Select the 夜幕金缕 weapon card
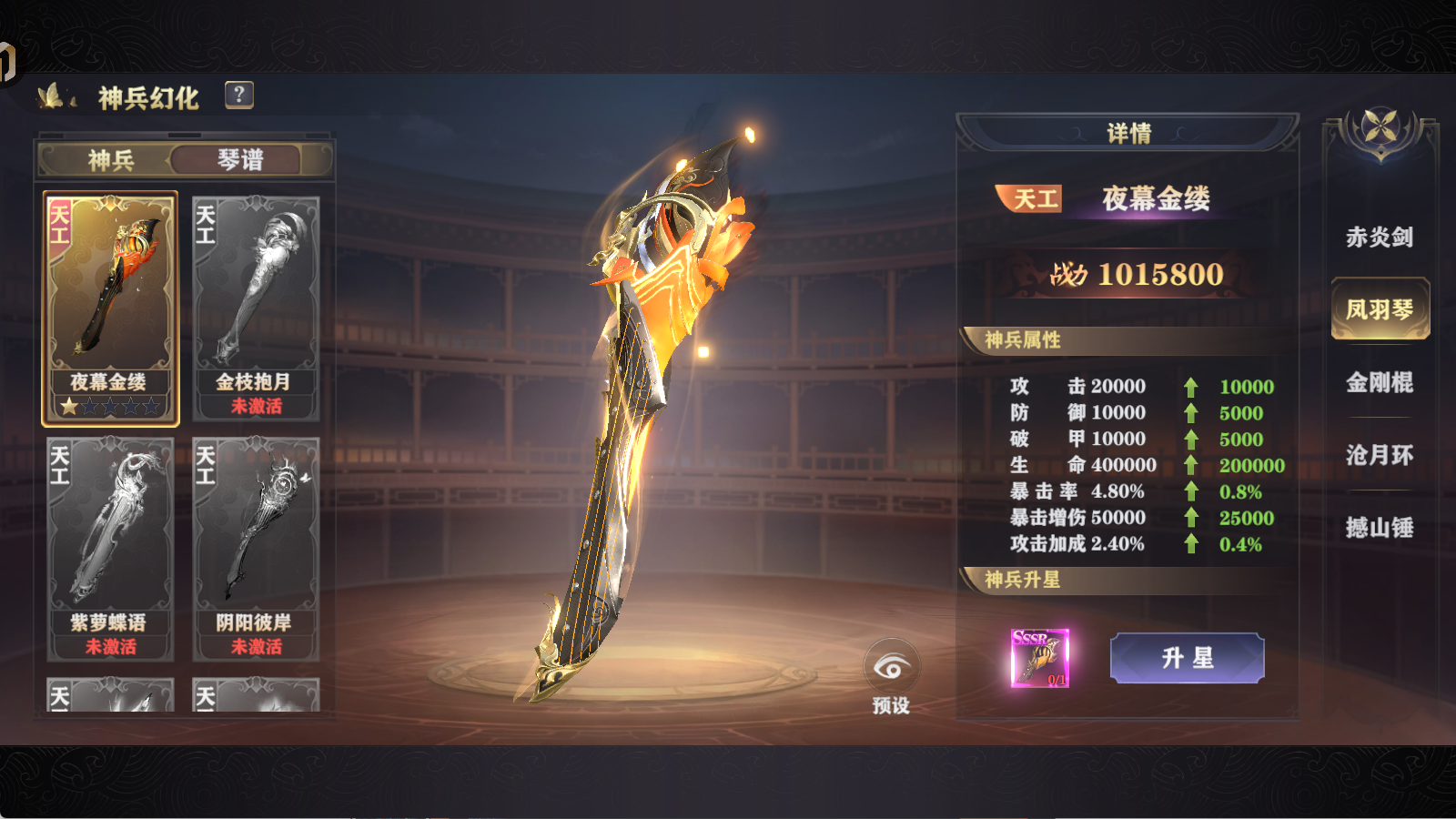 [110, 308]
